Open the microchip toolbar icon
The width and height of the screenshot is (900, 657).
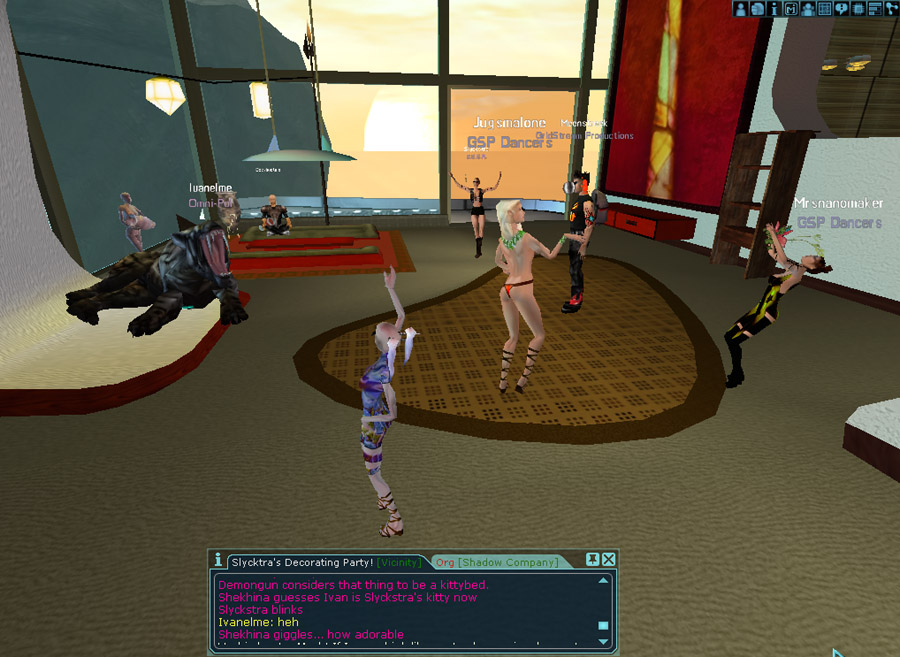858,9
